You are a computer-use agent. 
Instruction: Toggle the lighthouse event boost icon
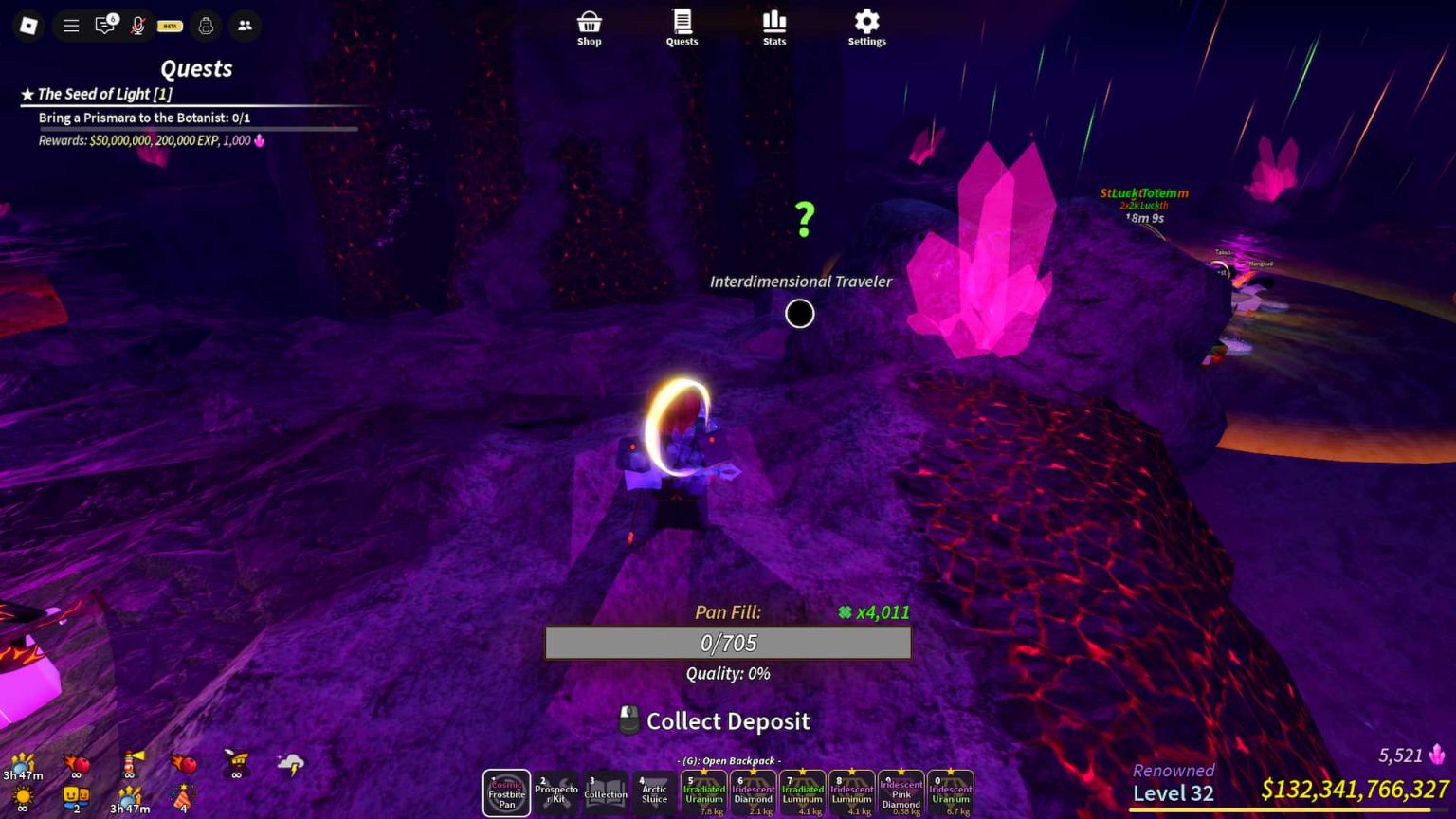click(x=131, y=761)
